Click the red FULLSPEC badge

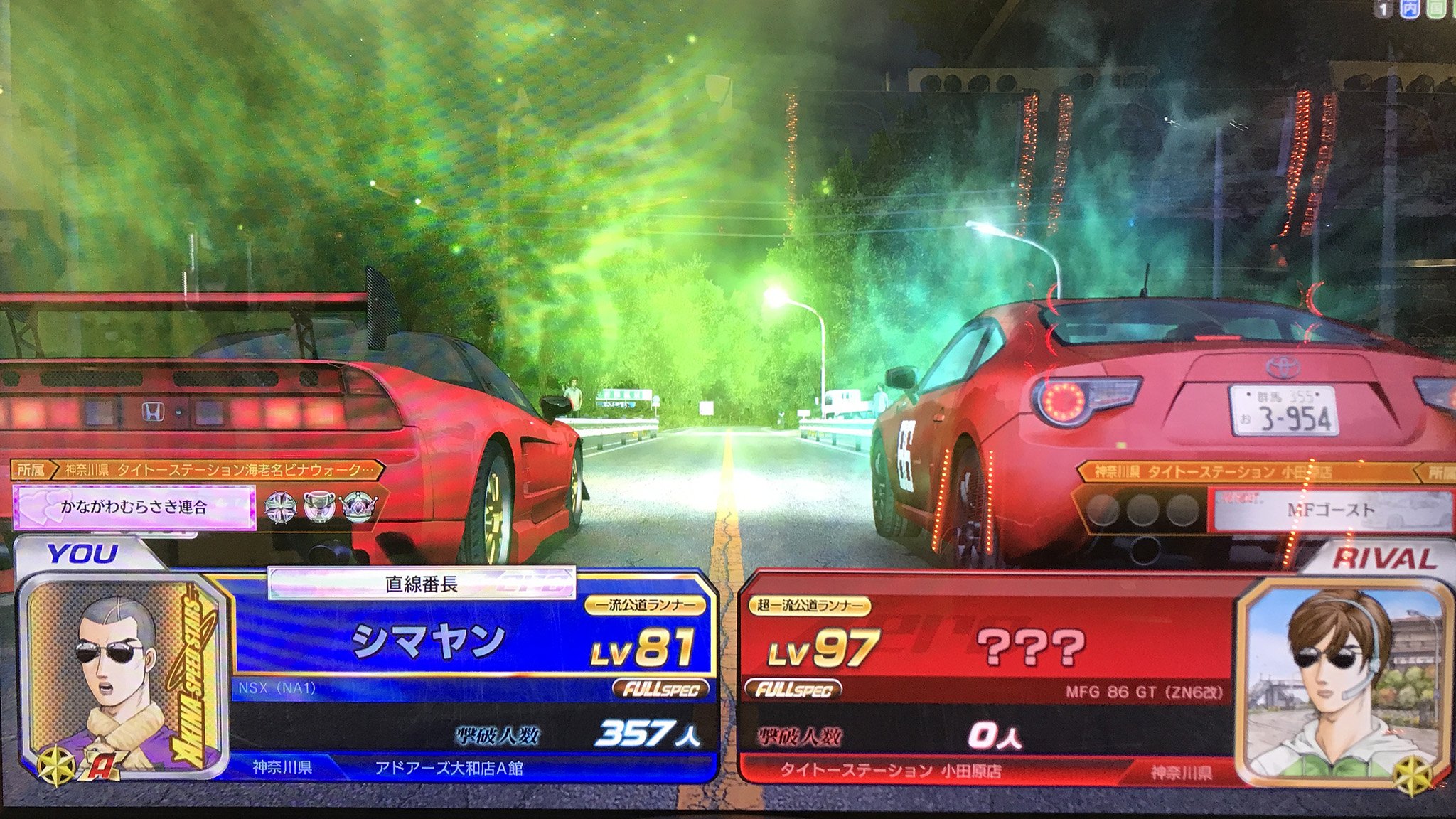pyautogui.click(x=793, y=689)
